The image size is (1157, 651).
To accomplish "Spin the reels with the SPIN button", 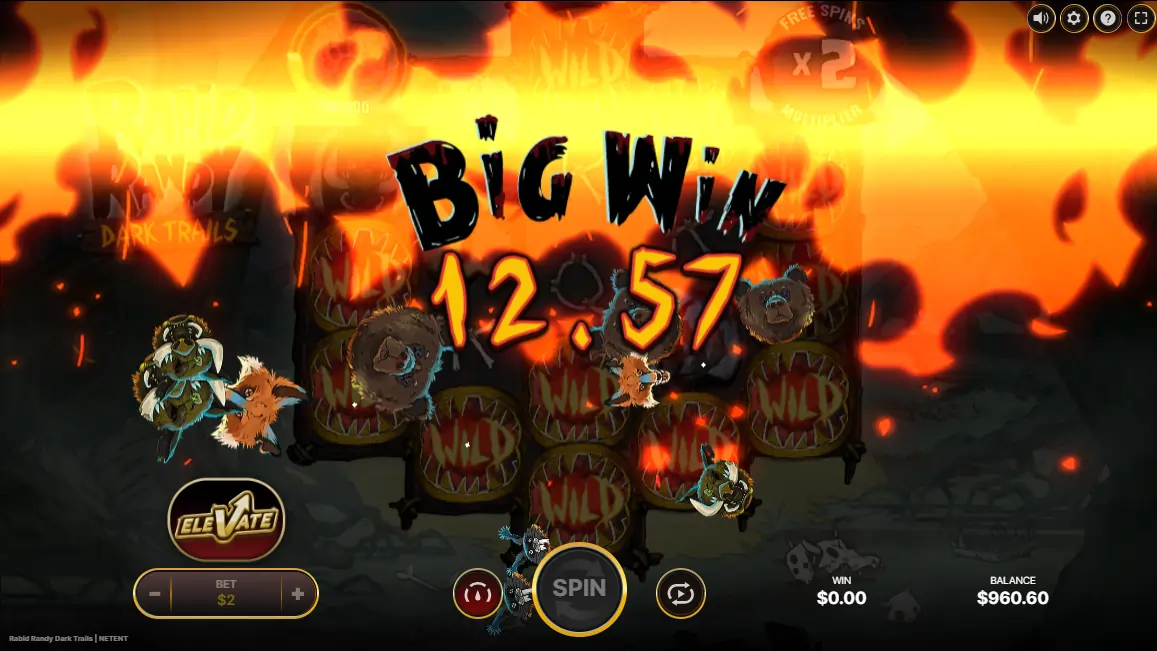I will point(579,589).
